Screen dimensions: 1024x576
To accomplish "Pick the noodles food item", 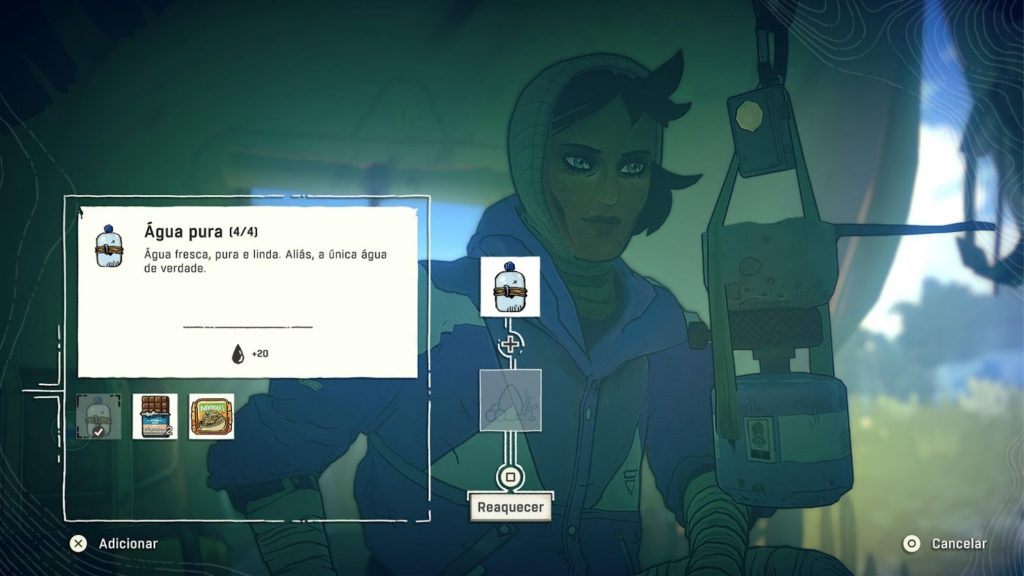I will pos(211,416).
